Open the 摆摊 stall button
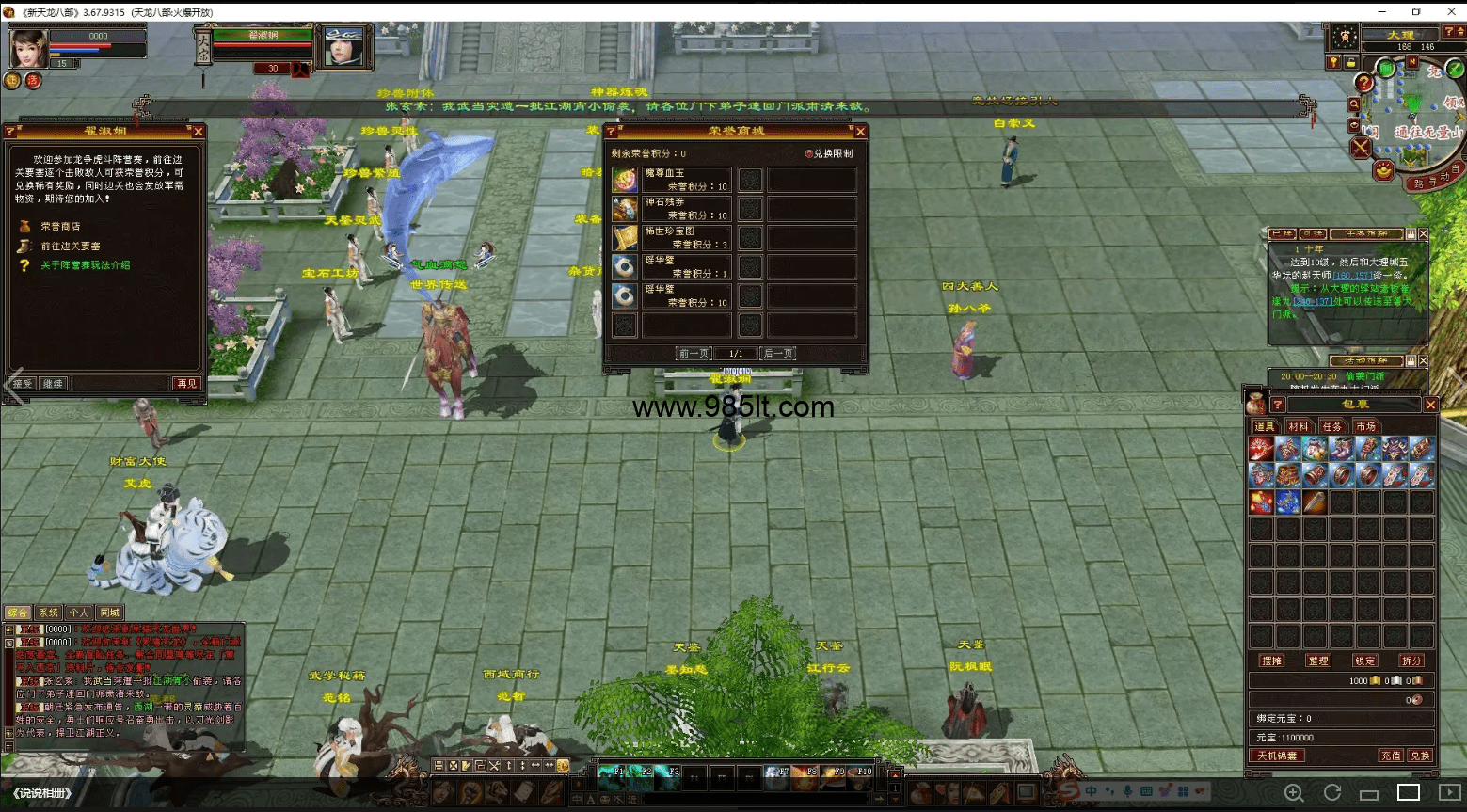Viewport: 1467px width, 812px height. 1272,661
